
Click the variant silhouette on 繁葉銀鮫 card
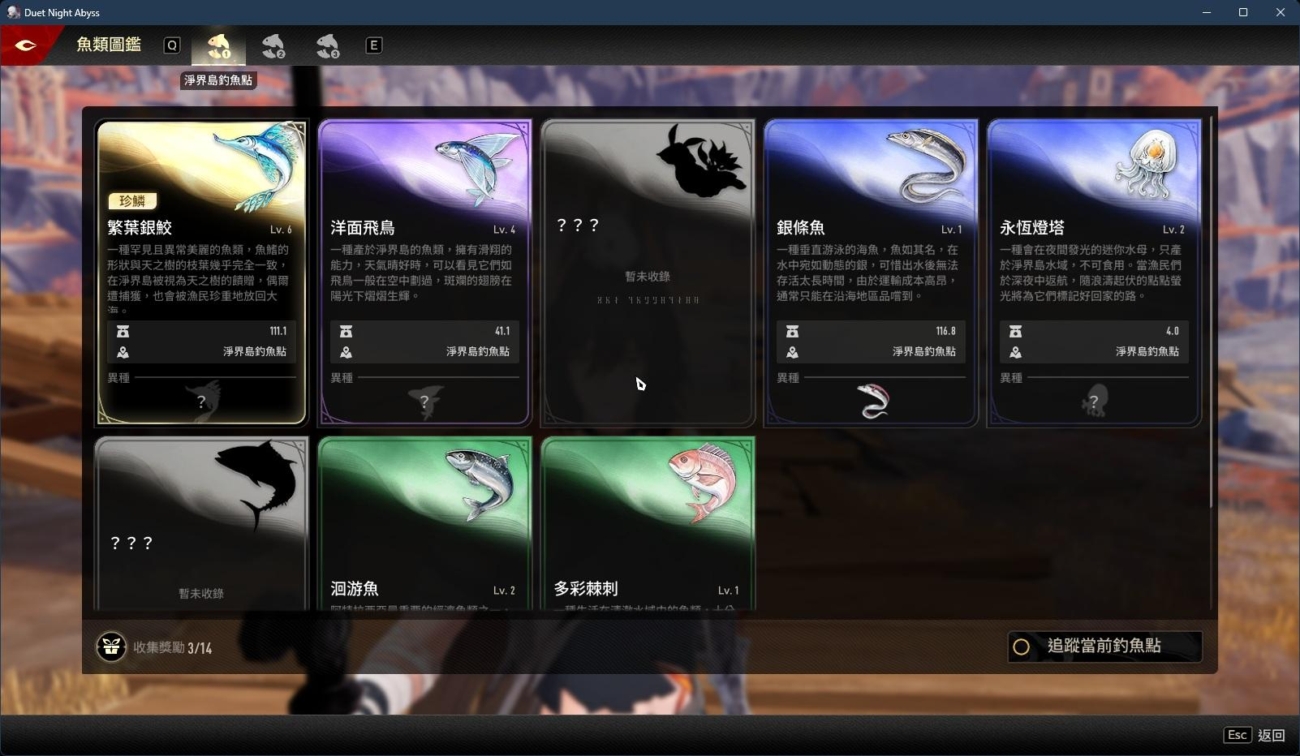(x=202, y=399)
